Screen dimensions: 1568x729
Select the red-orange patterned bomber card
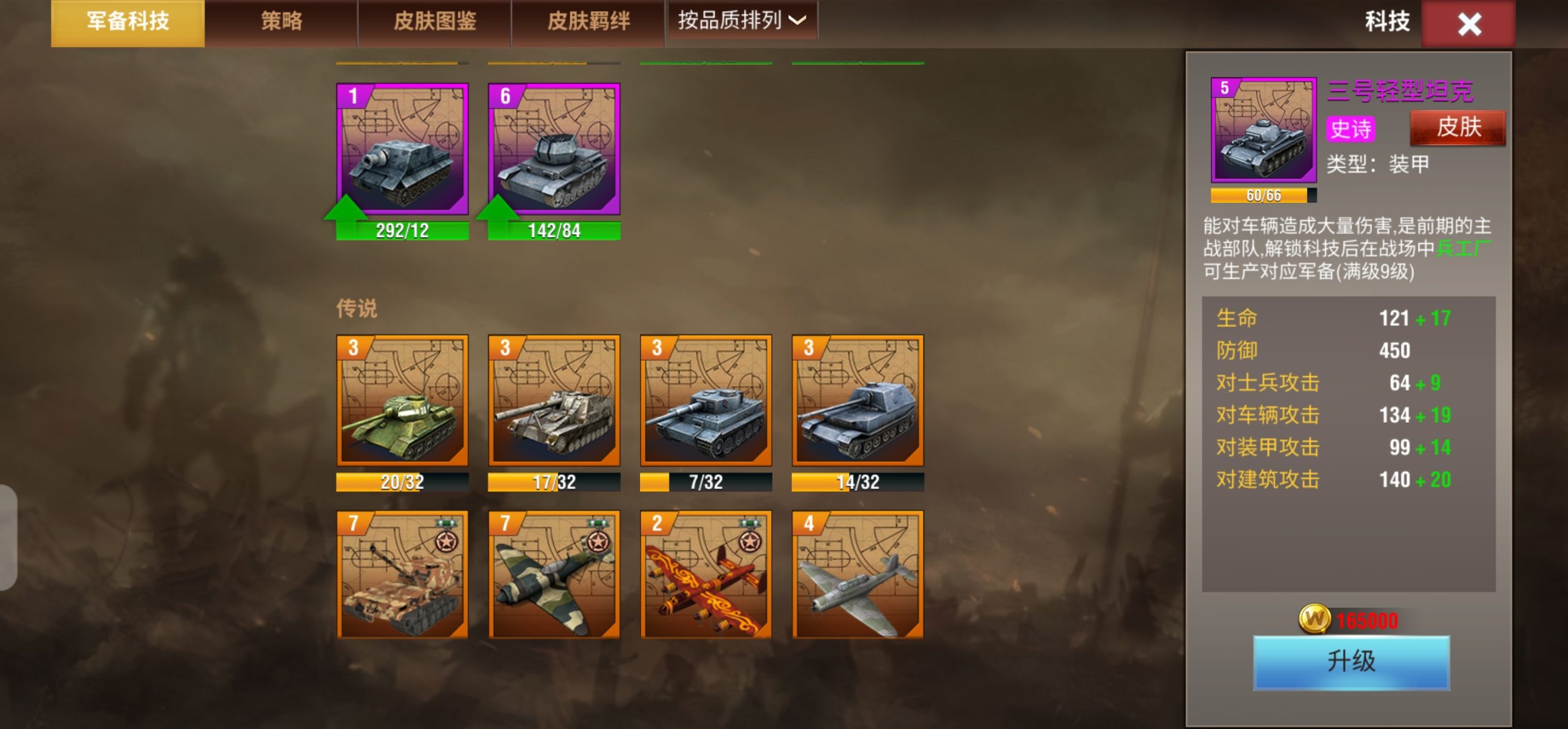pyautogui.click(x=706, y=575)
